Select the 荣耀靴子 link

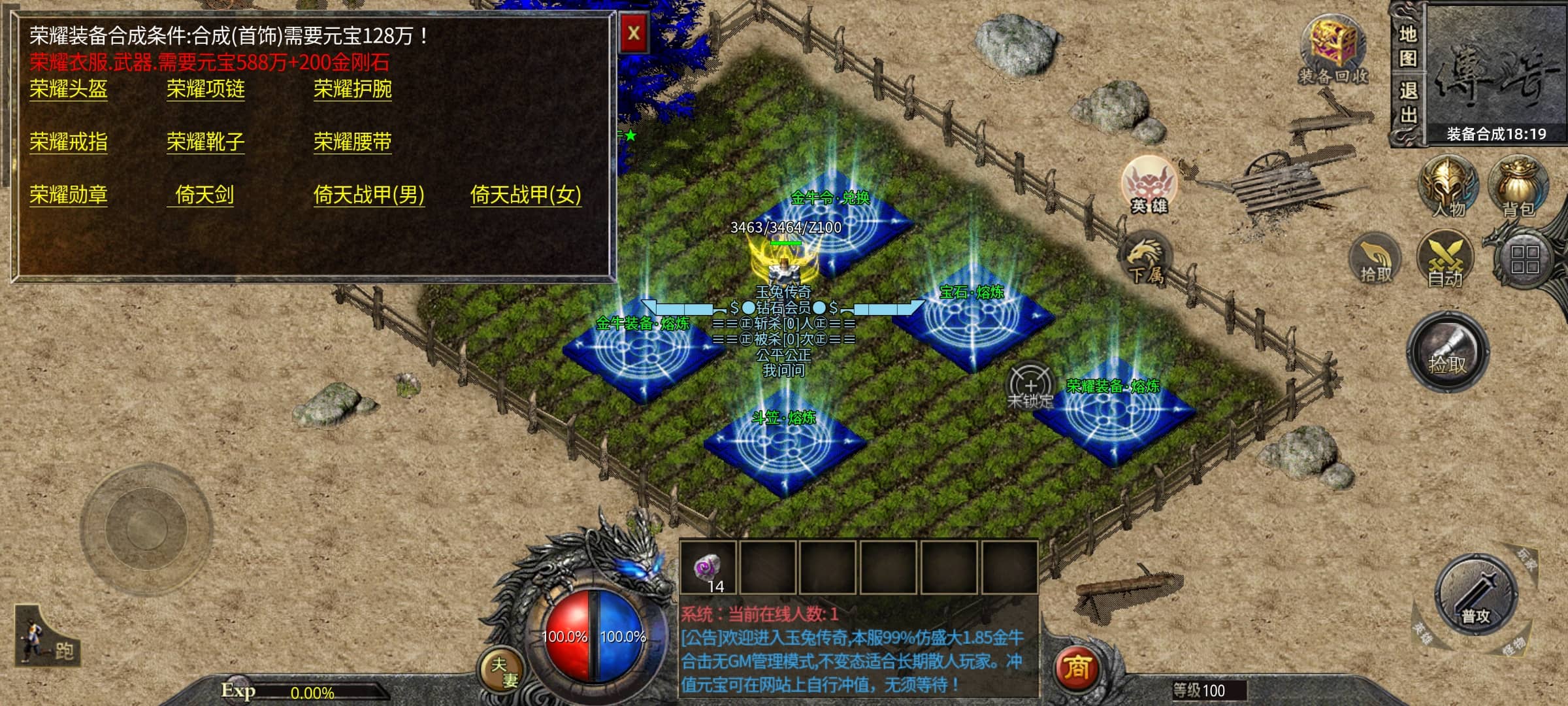pos(205,142)
